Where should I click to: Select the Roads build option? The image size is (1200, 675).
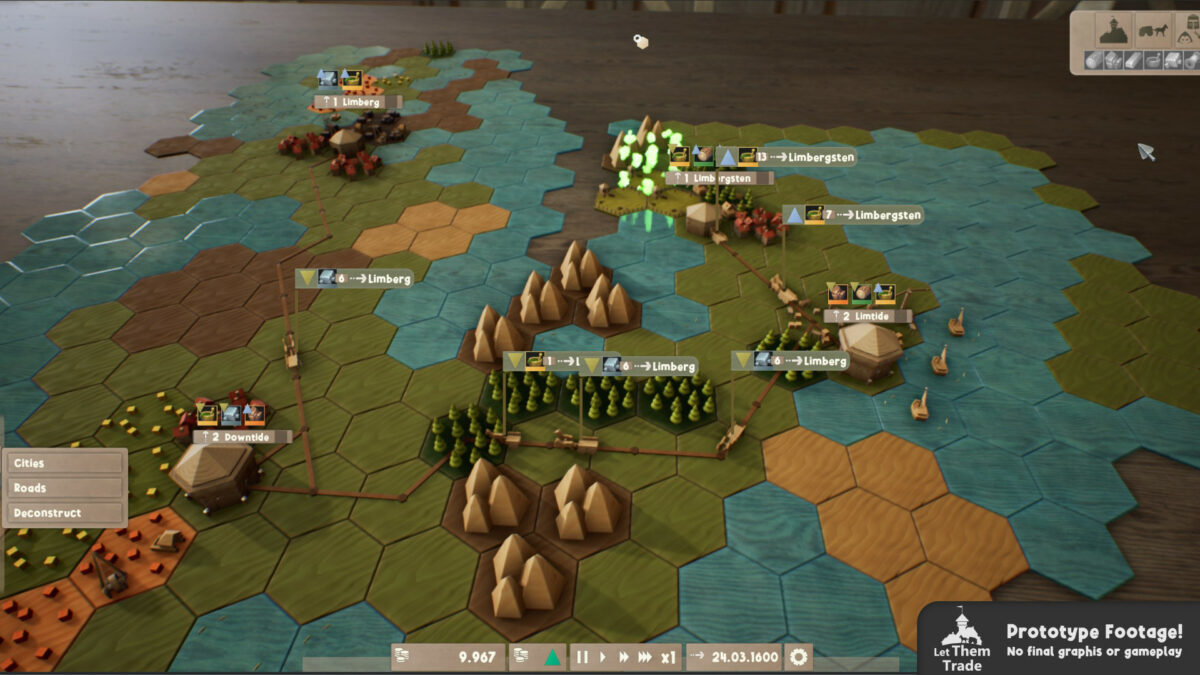64,488
